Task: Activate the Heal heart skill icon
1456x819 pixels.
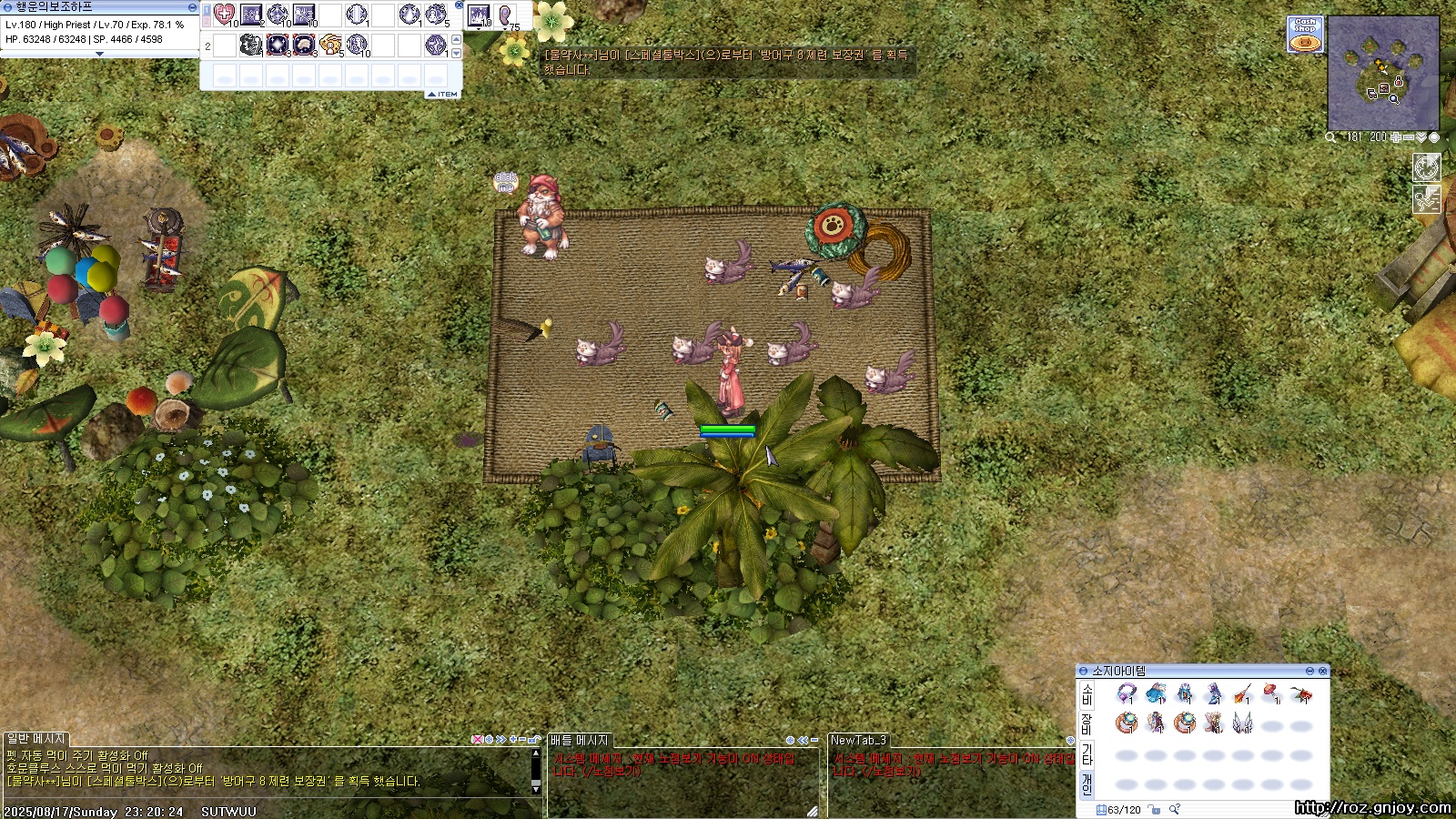Action: pyautogui.click(x=224, y=15)
